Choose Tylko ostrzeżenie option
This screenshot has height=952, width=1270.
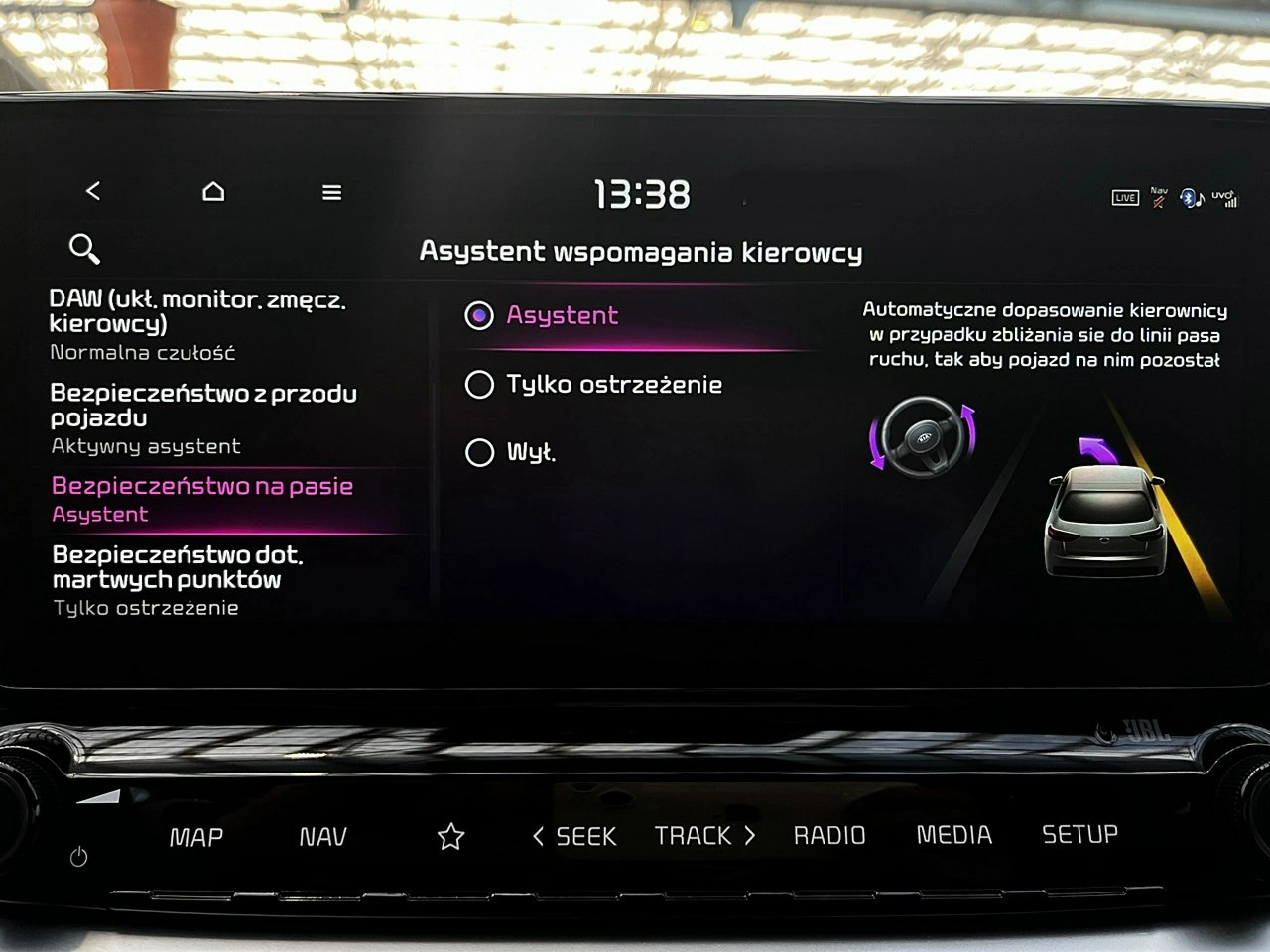click(x=480, y=385)
